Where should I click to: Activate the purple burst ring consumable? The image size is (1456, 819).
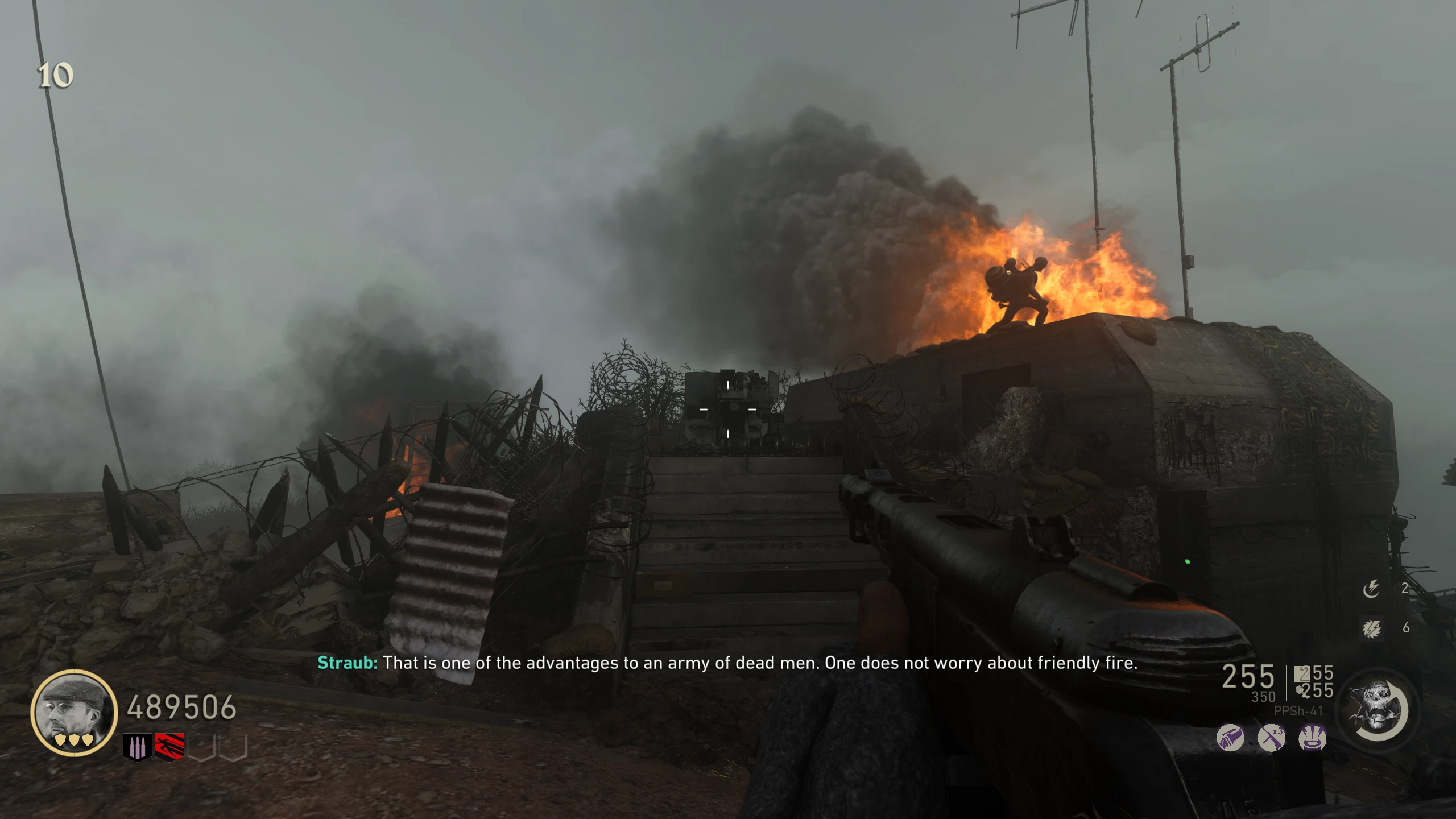1313,739
